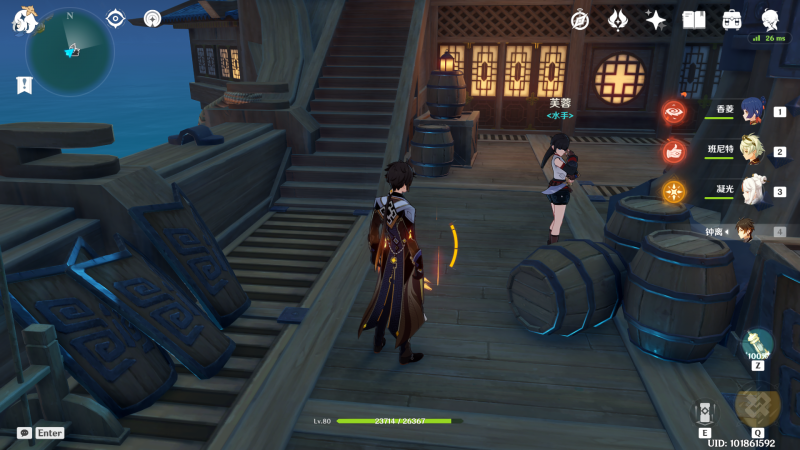
Task: Open the Adventurer Handbook book icon
Action: click(x=694, y=20)
